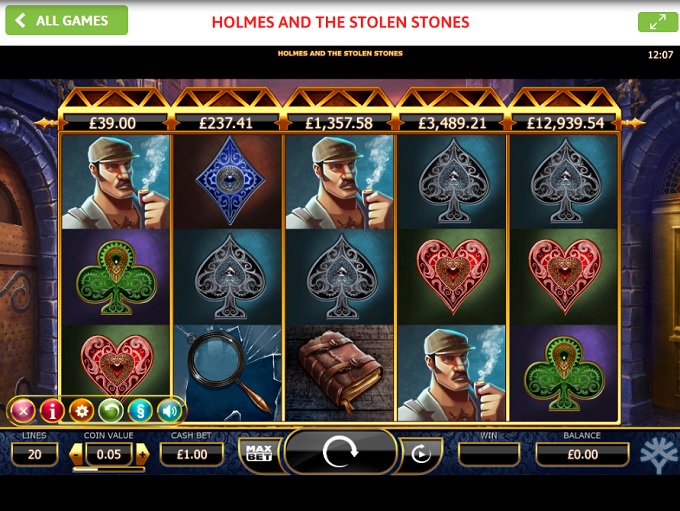Show game rules with the blue section-sign icon
Viewport: 680px width, 511px height.
tap(140, 410)
